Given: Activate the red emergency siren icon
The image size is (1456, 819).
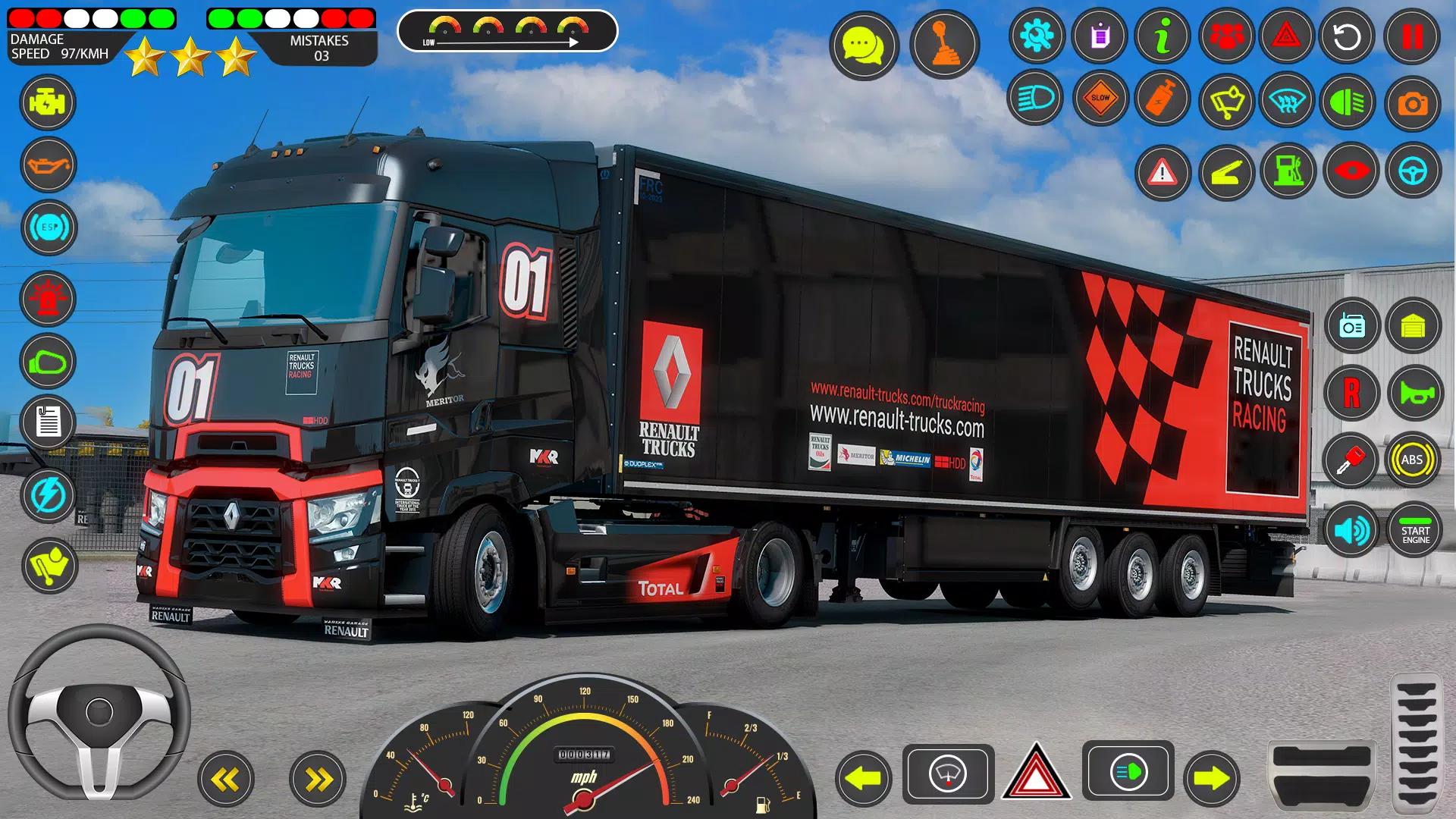Looking at the screenshot, I should coord(46,299).
